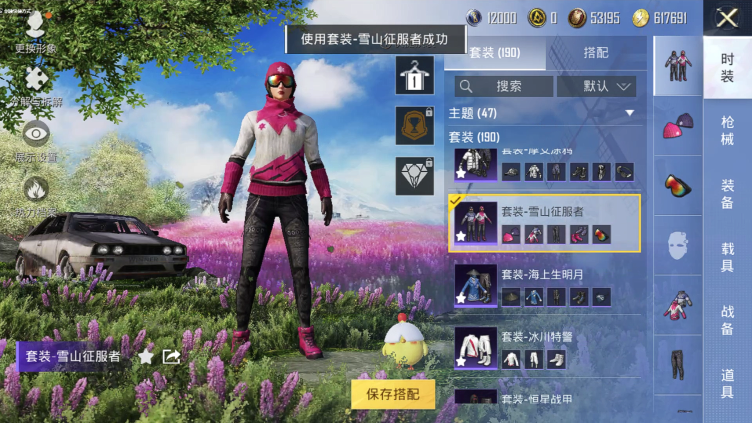Select the 套装-海上生明月 outfit row
Viewport: 752px width, 423px height.
tap(545, 285)
